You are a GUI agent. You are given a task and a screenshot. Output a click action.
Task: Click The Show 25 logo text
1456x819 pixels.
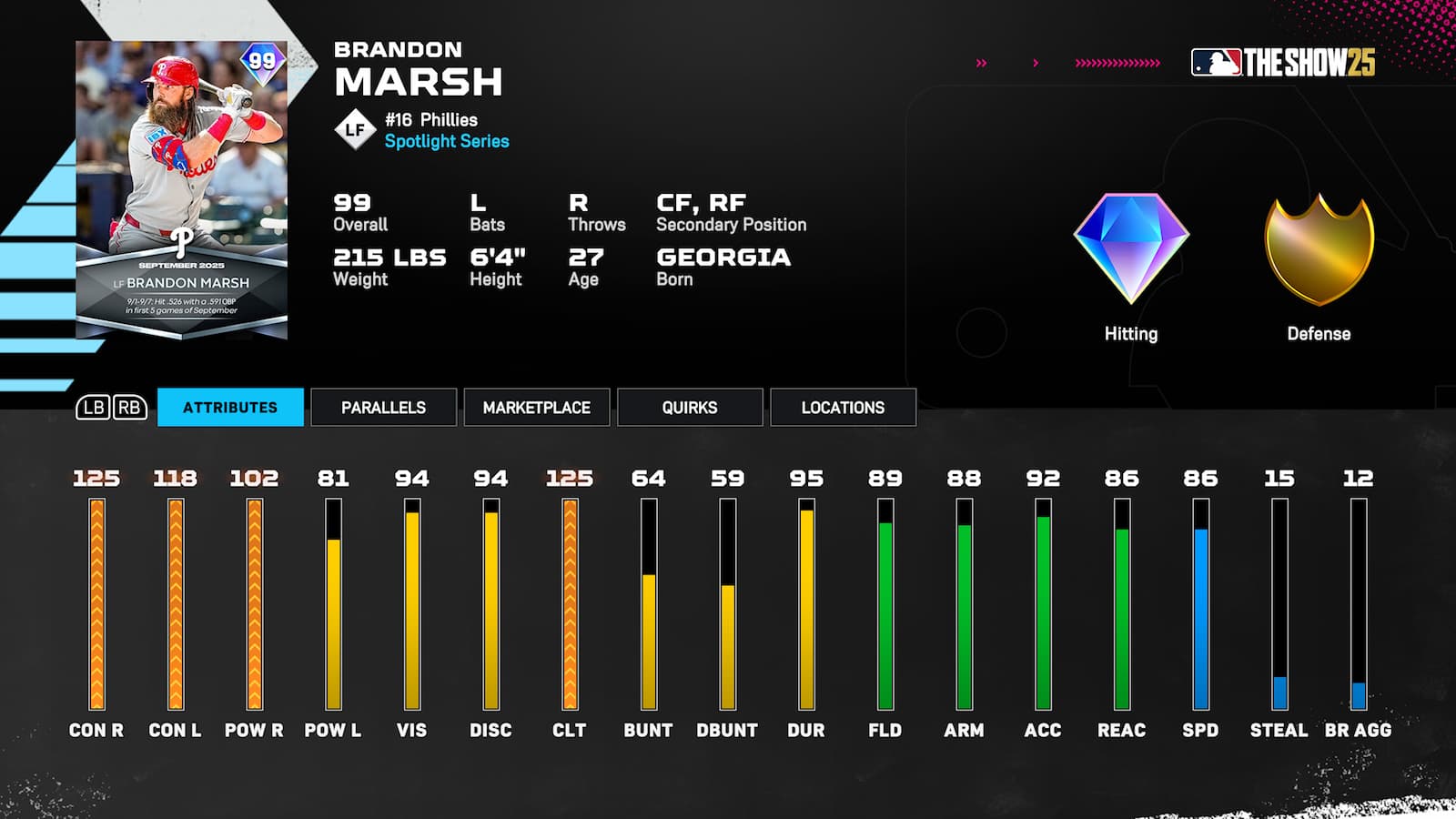[1310, 61]
